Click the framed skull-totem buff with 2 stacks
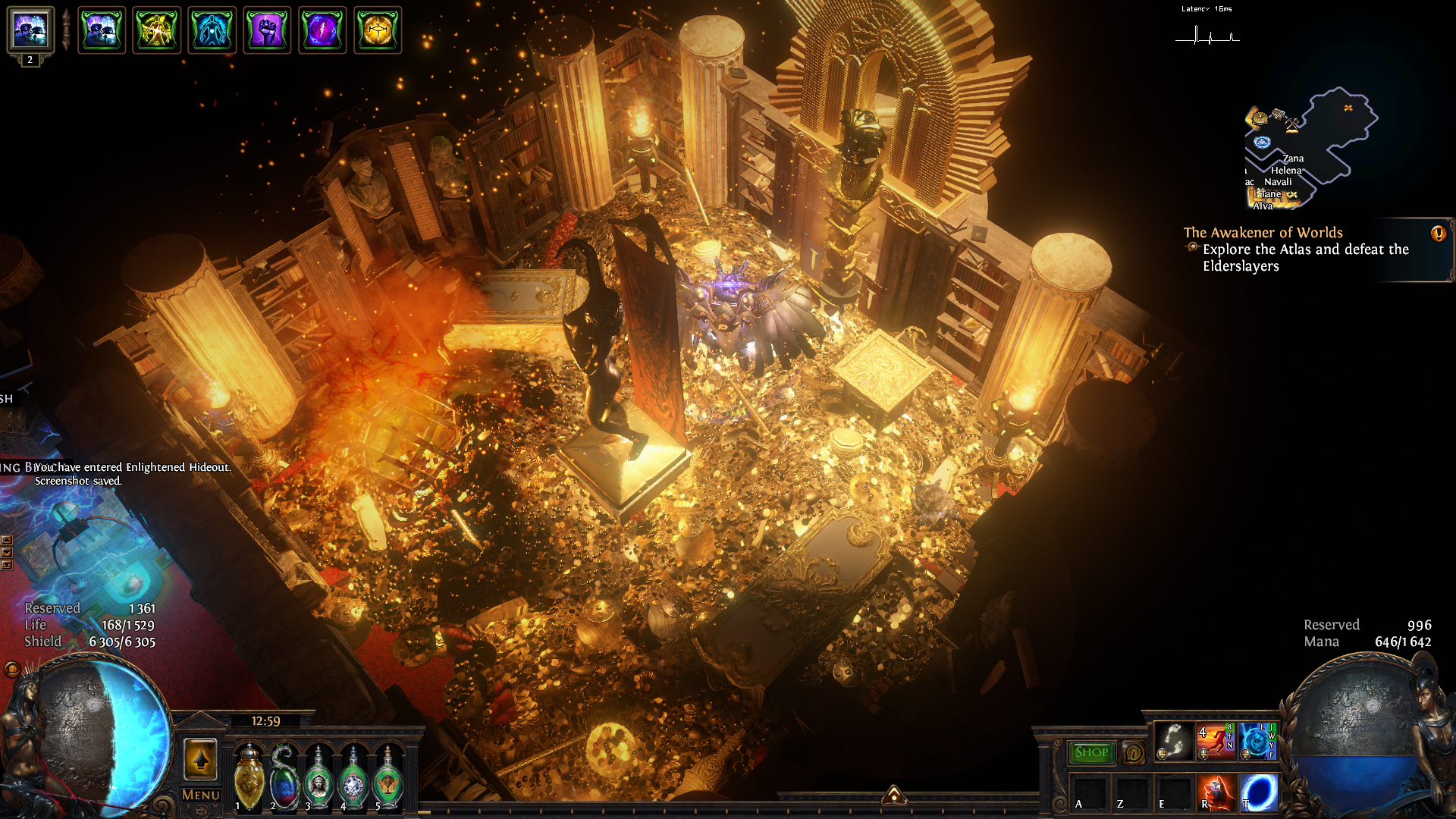The height and width of the screenshot is (819, 1456). tap(30, 30)
